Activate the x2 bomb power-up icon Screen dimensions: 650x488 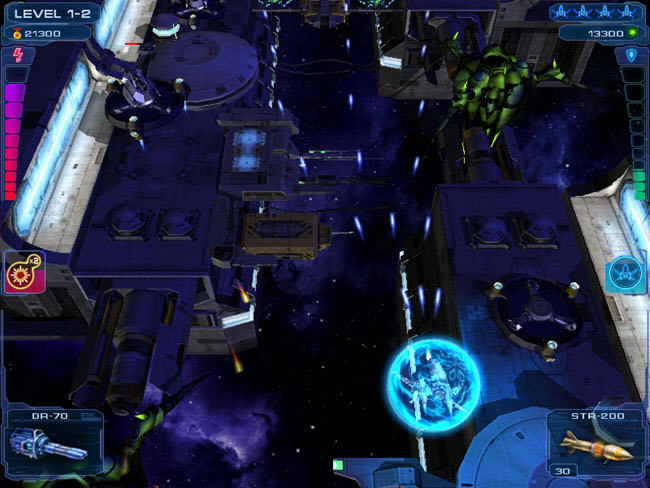coord(24,272)
